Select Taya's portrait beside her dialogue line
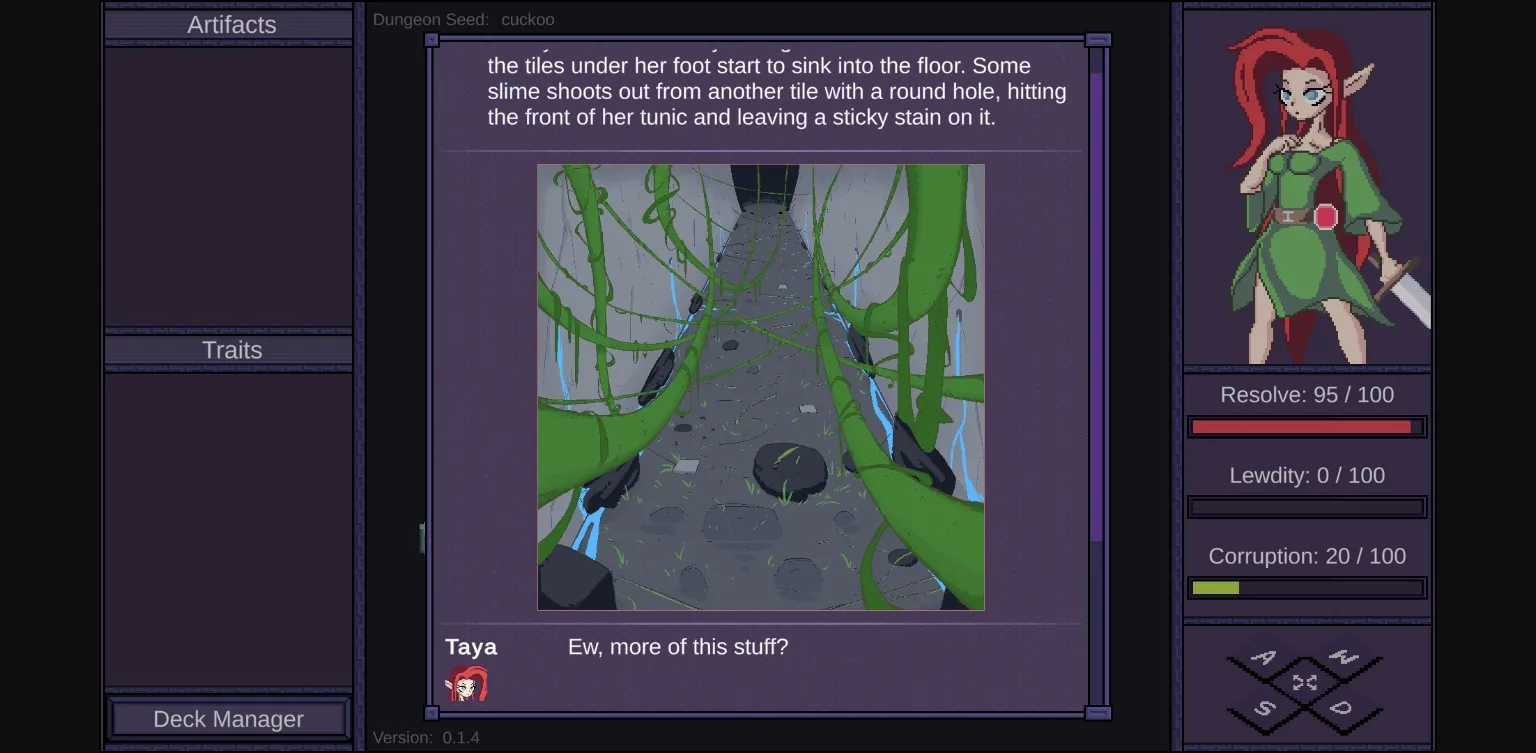The image size is (1536, 753). [x=469, y=684]
